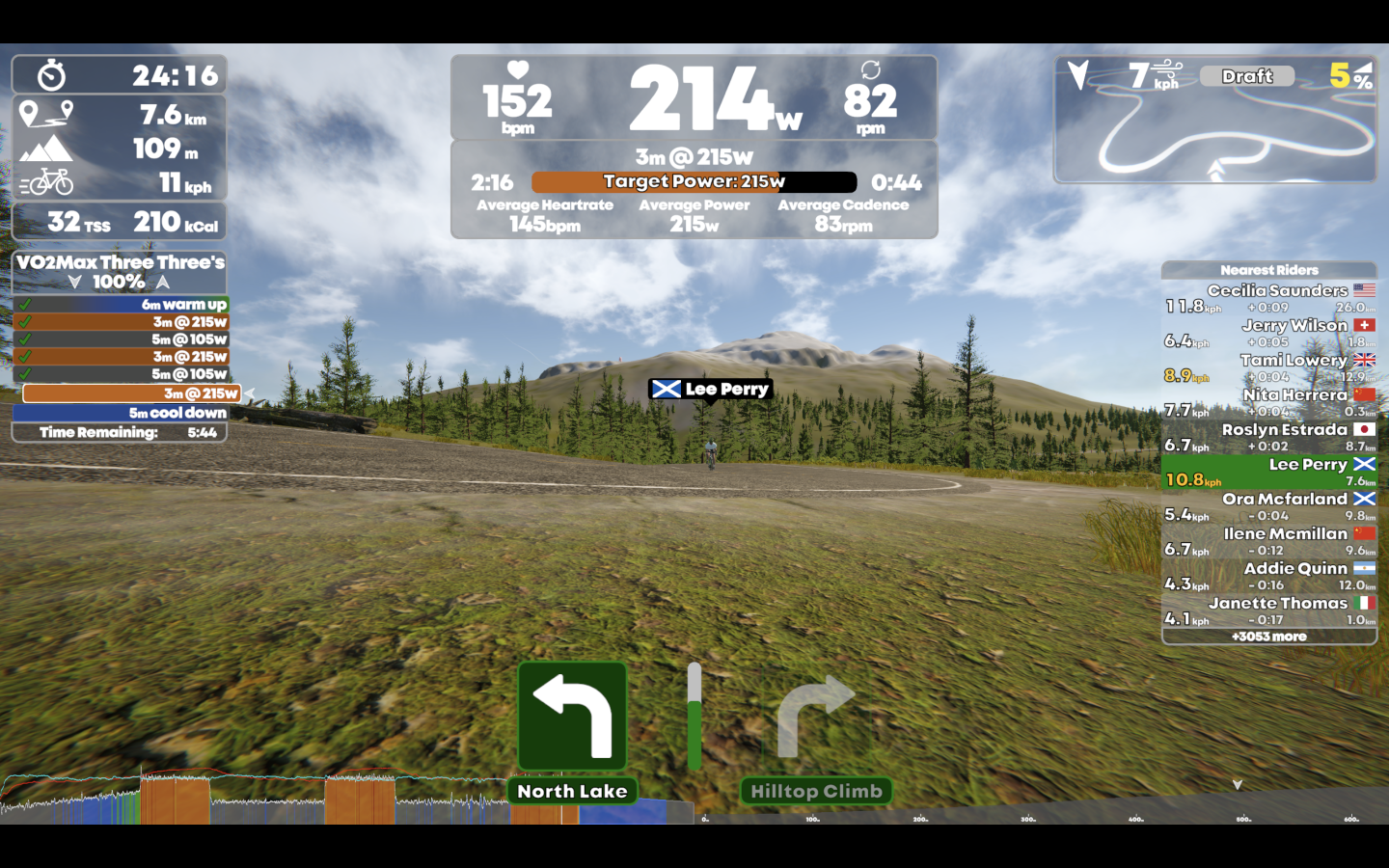Select the 5m cool down workout block
The image size is (1389, 868).
click(121, 413)
